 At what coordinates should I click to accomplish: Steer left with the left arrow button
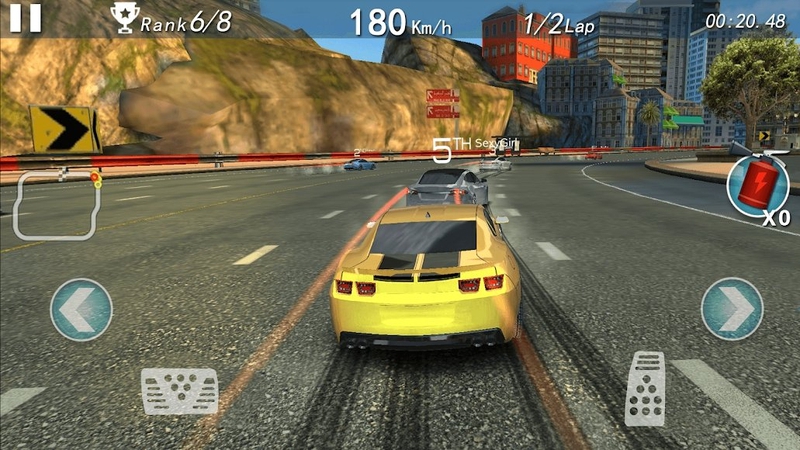[x=81, y=309]
